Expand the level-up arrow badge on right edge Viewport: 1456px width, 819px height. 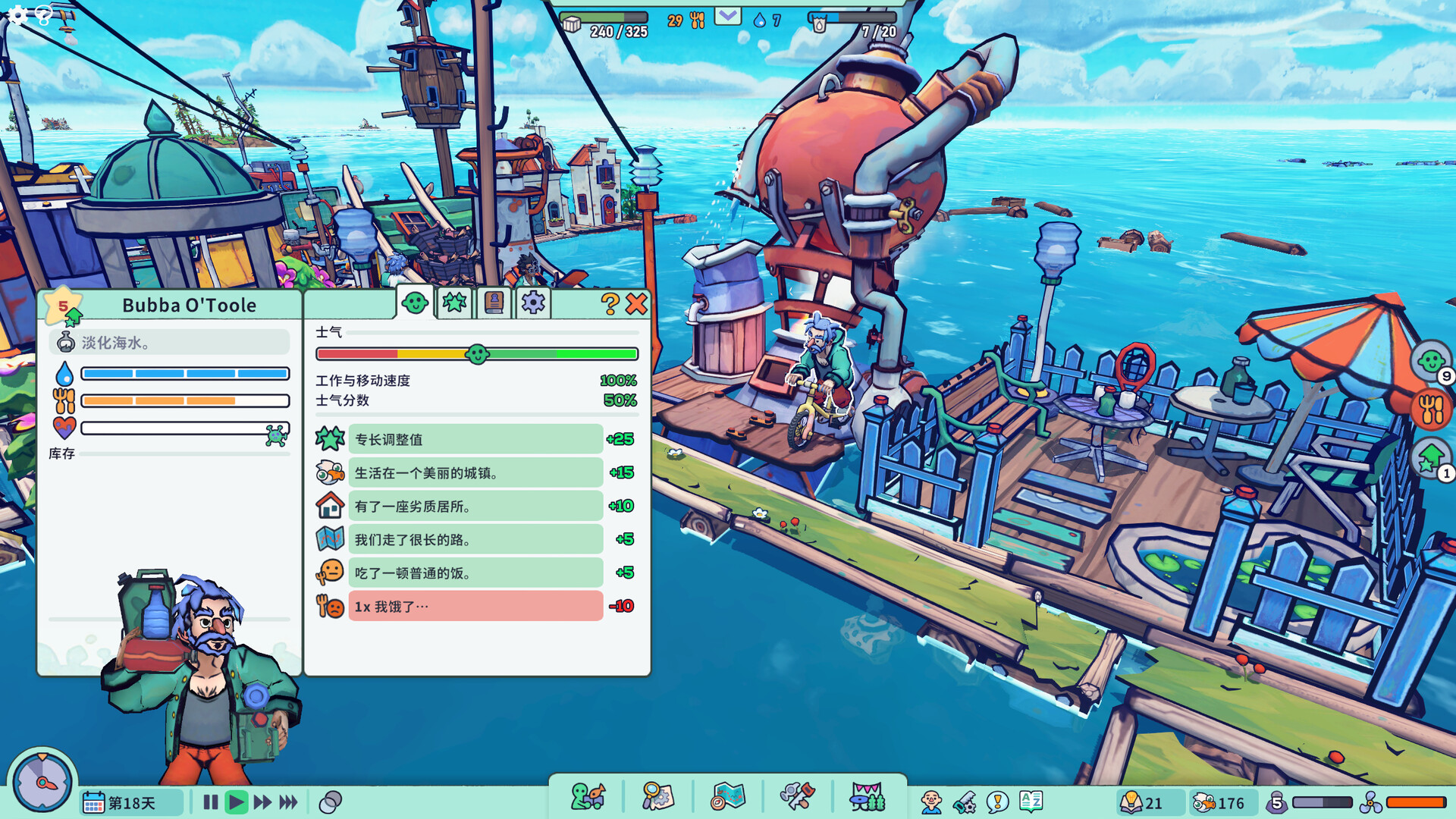point(1432,455)
